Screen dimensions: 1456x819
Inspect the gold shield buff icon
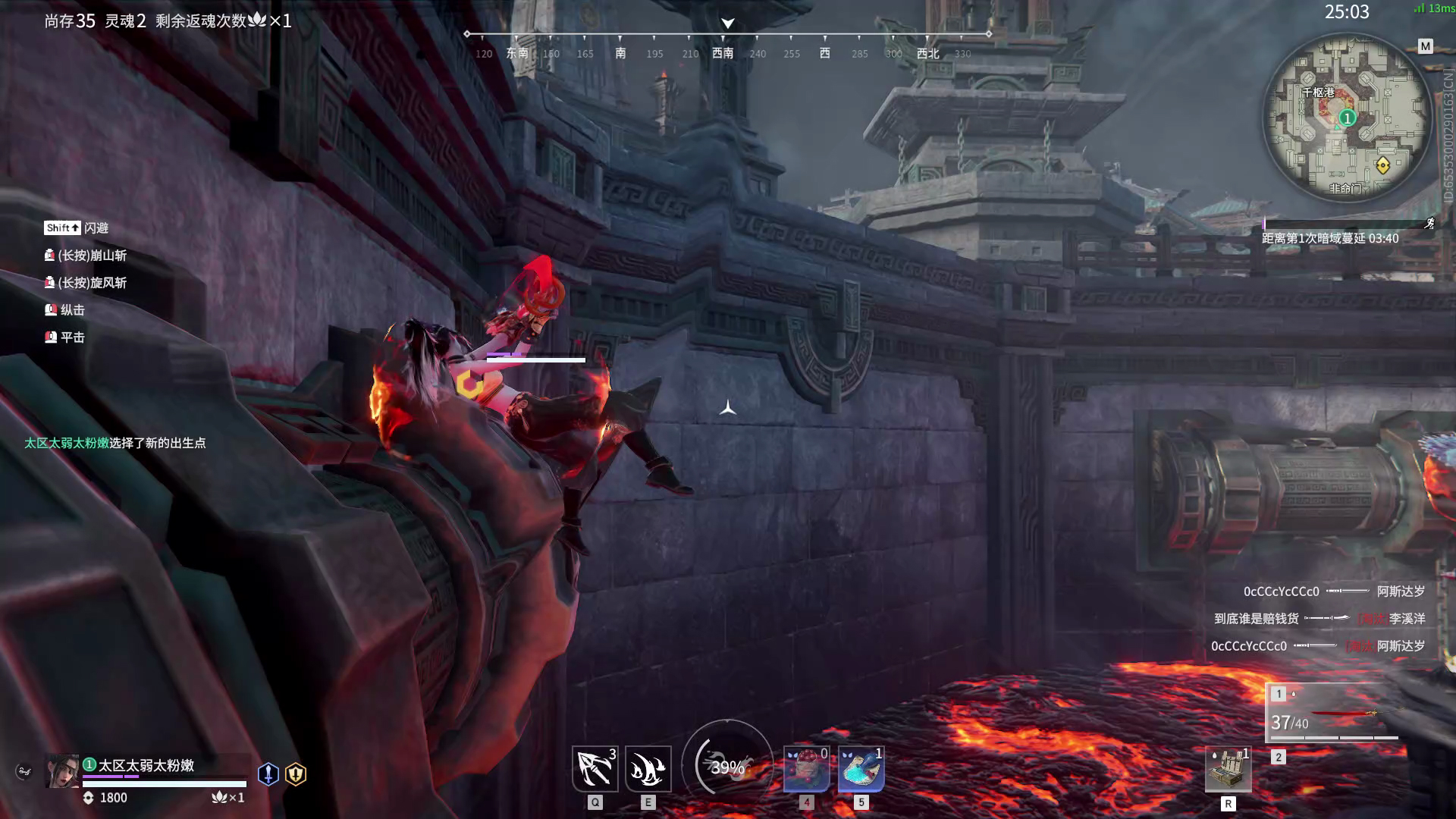click(296, 773)
